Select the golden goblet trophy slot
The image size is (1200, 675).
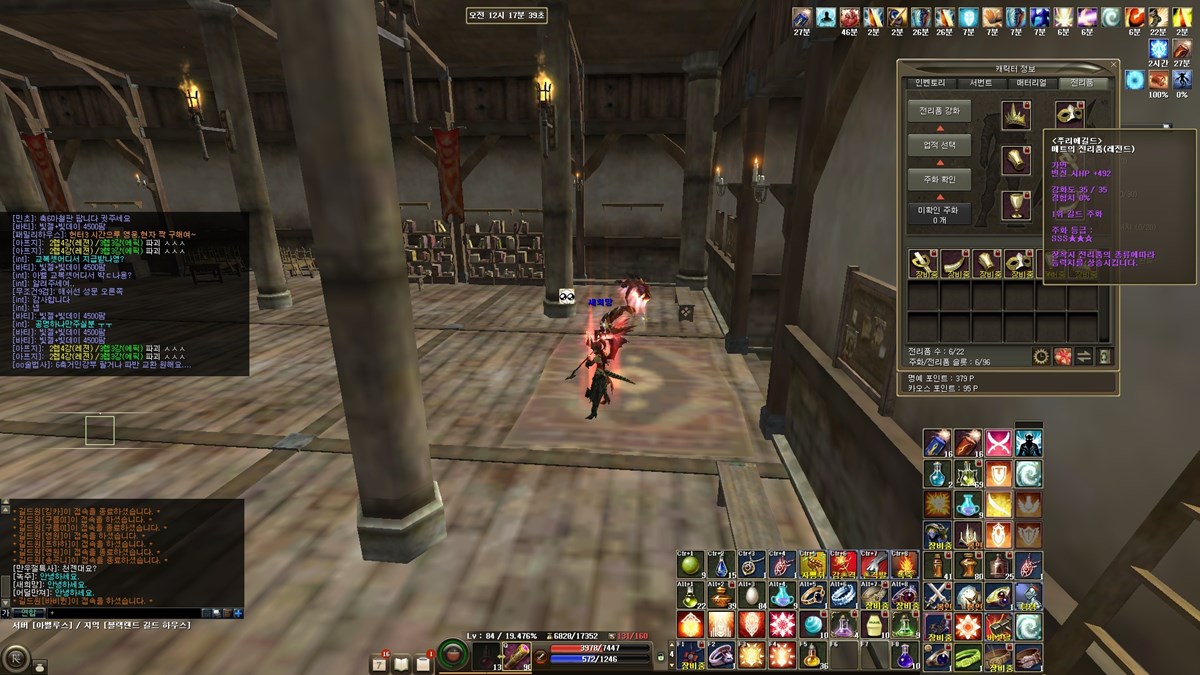(x=1017, y=205)
